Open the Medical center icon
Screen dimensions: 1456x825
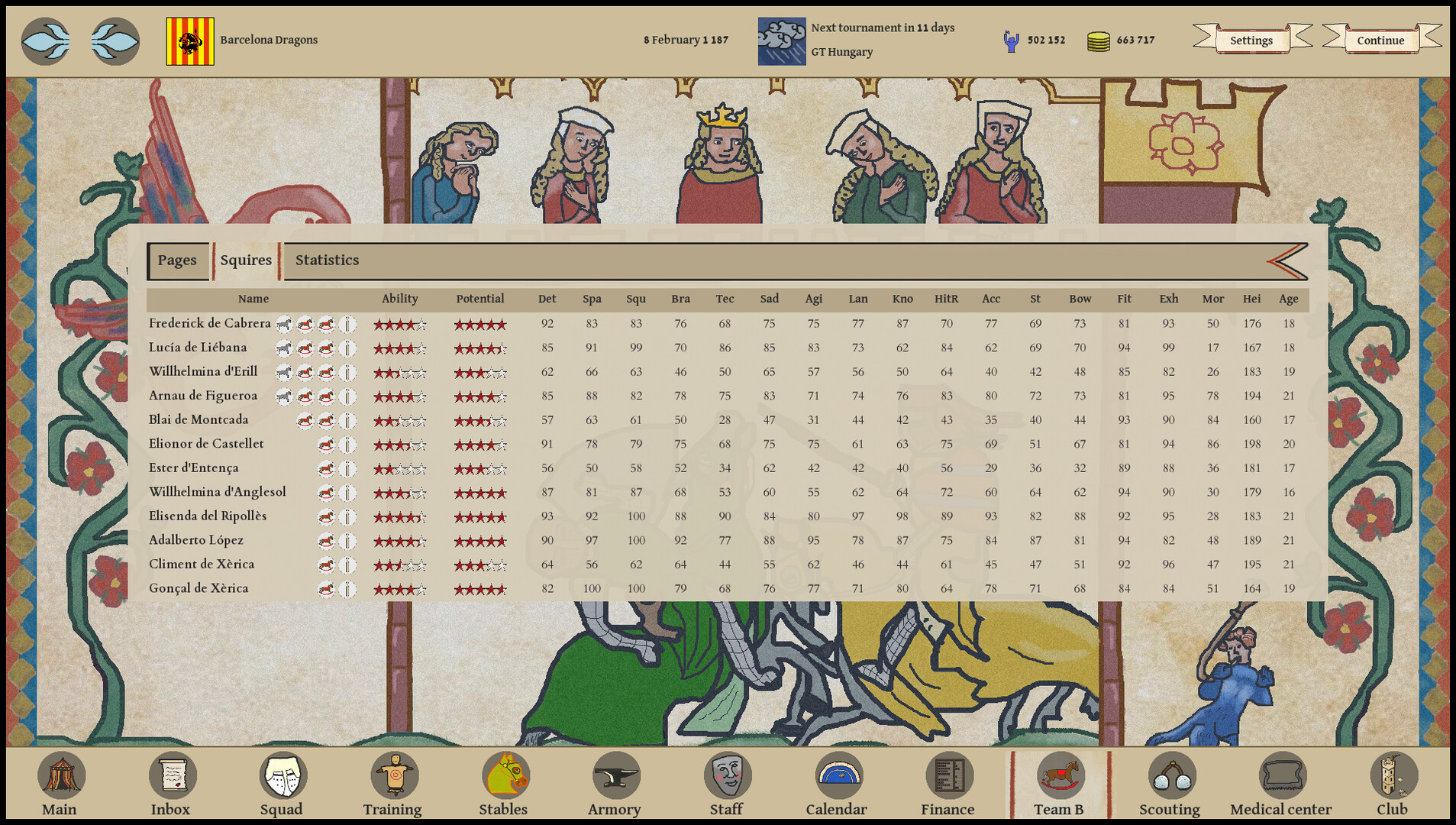coord(1281,775)
